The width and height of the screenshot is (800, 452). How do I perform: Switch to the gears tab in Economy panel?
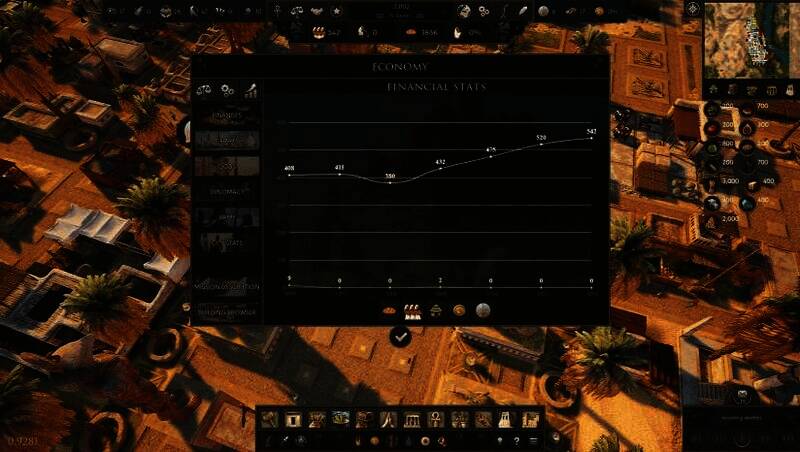[228, 90]
